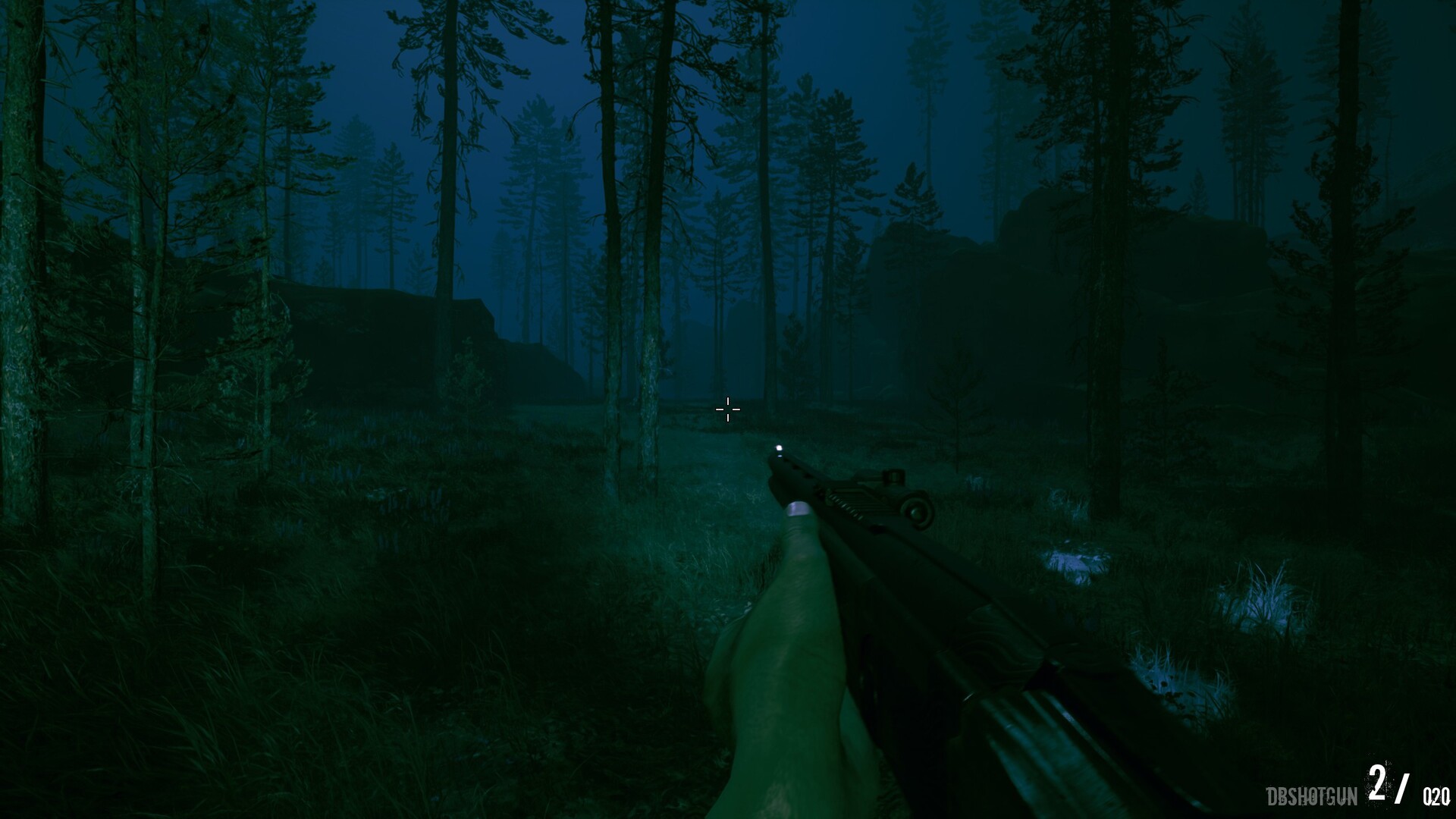Click the reserve ammo value 020

[x=1438, y=797]
